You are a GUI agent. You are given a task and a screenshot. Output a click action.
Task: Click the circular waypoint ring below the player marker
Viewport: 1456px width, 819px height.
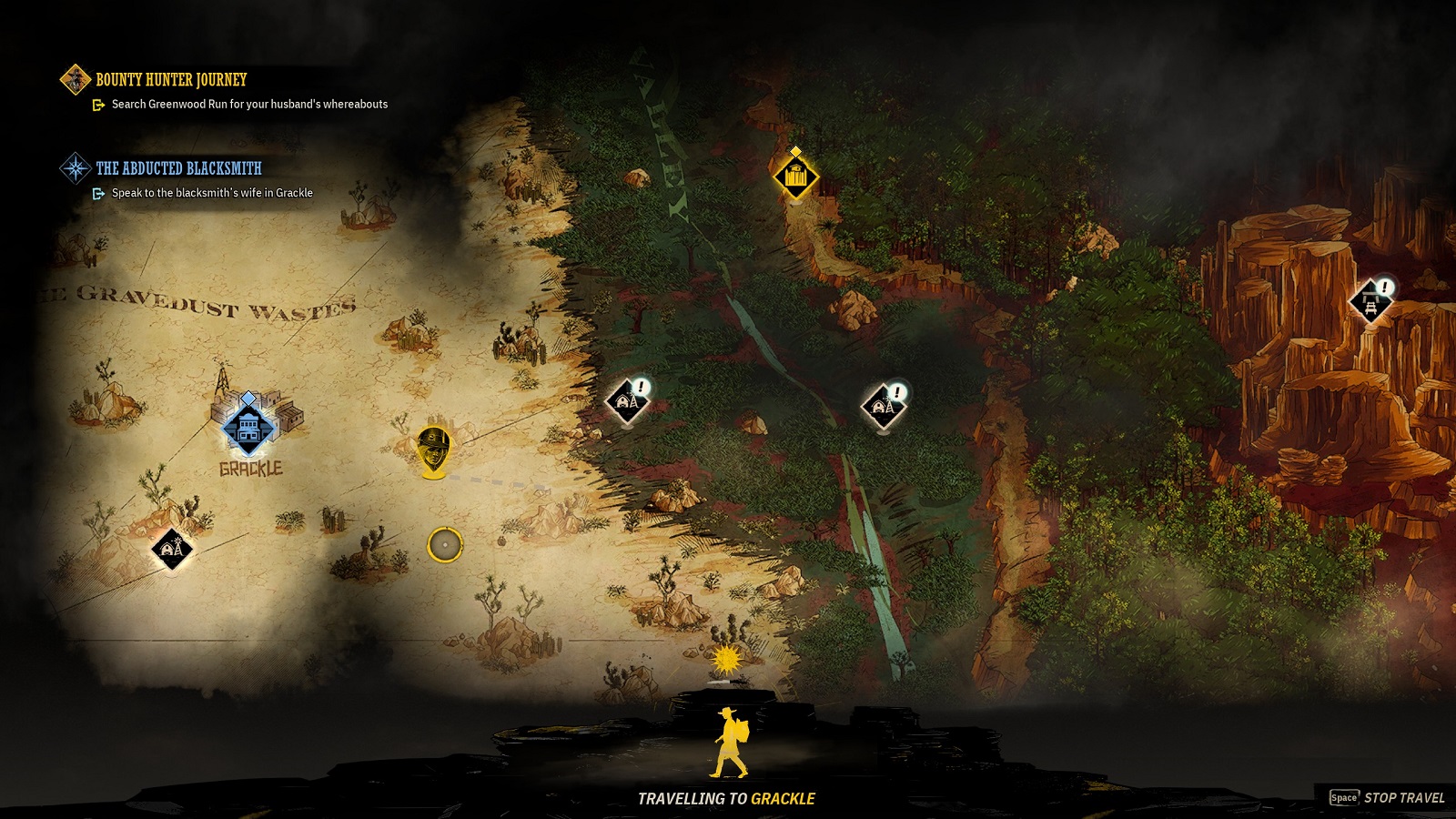pos(444,545)
